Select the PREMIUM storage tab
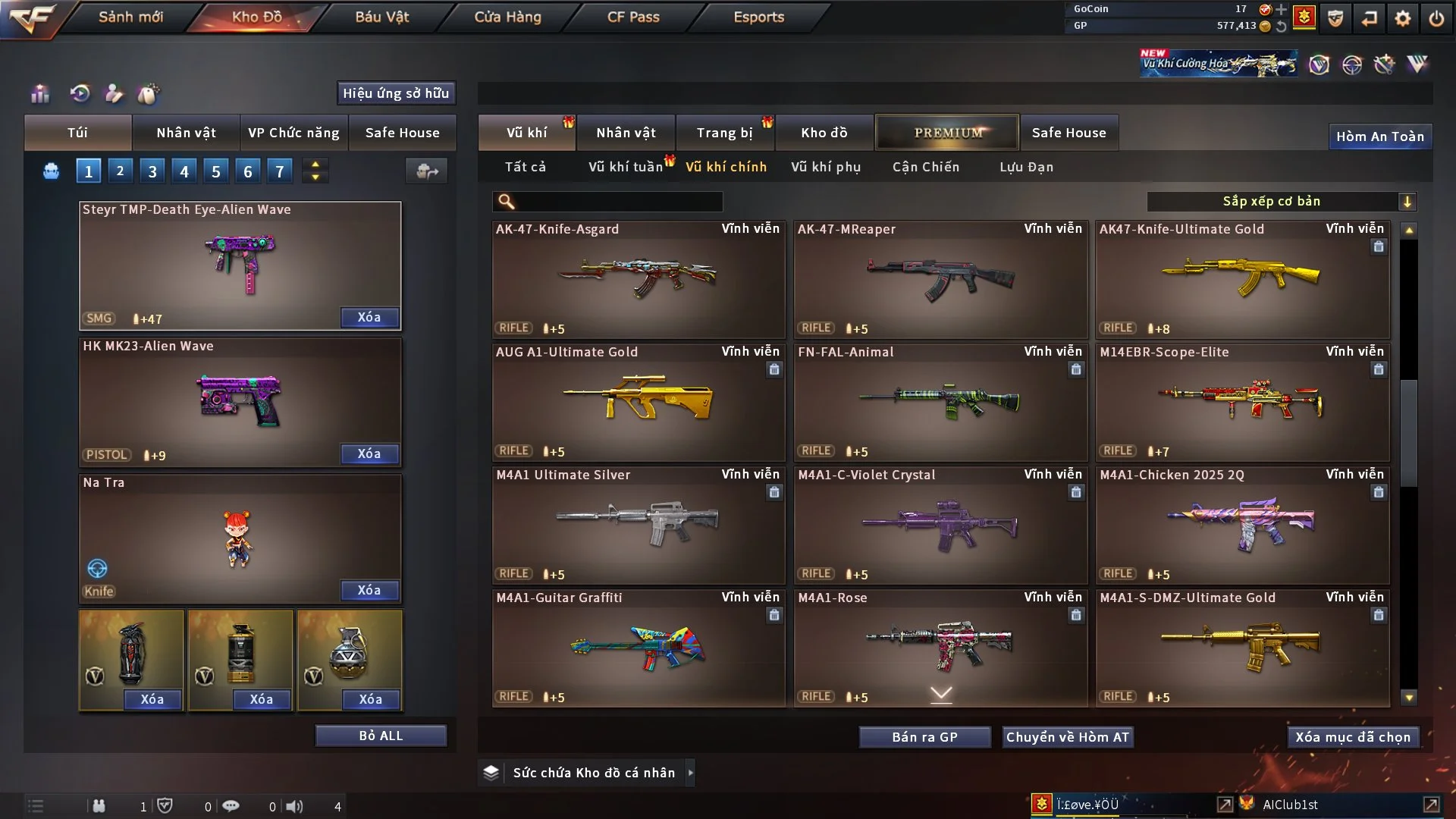This screenshot has width=1456, height=819. tap(947, 133)
